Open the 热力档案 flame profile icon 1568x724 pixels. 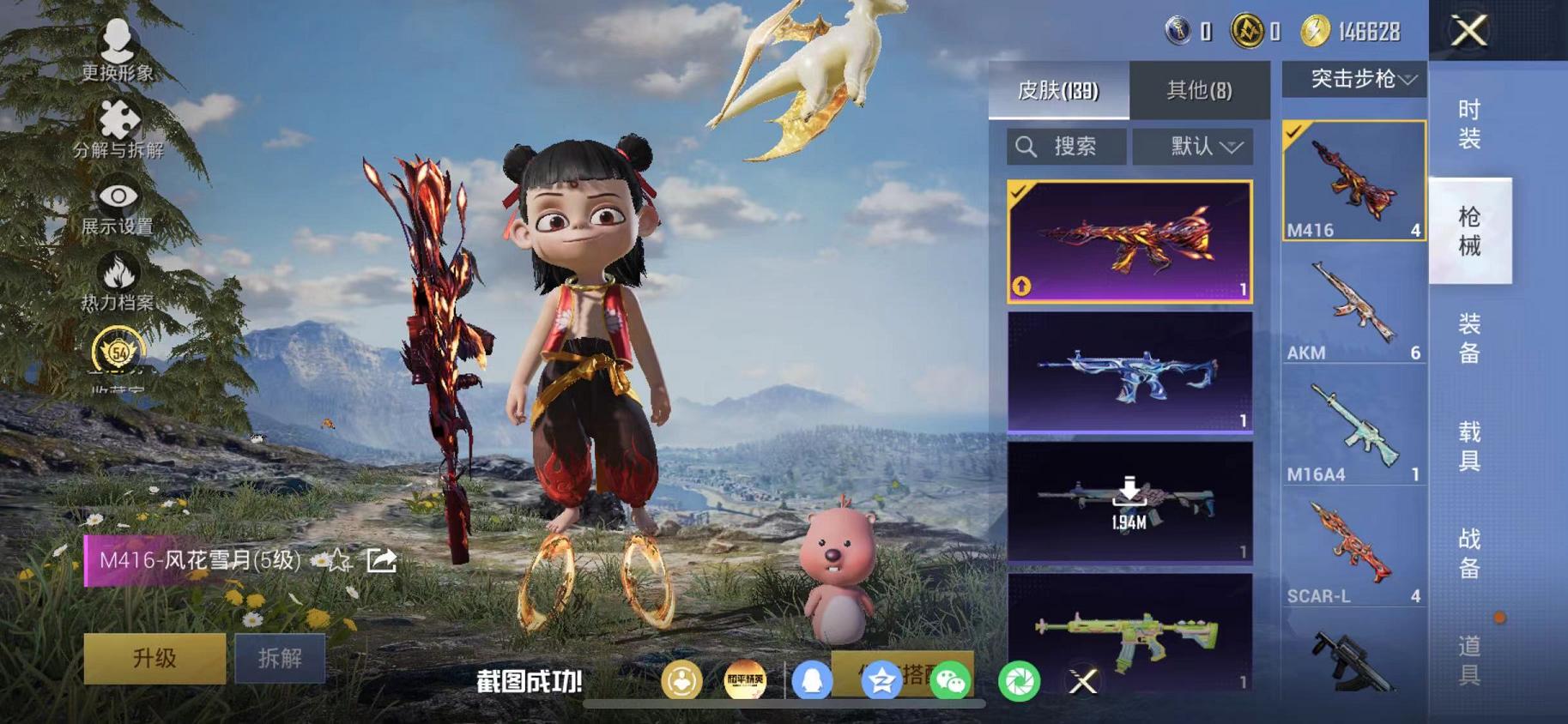point(118,273)
